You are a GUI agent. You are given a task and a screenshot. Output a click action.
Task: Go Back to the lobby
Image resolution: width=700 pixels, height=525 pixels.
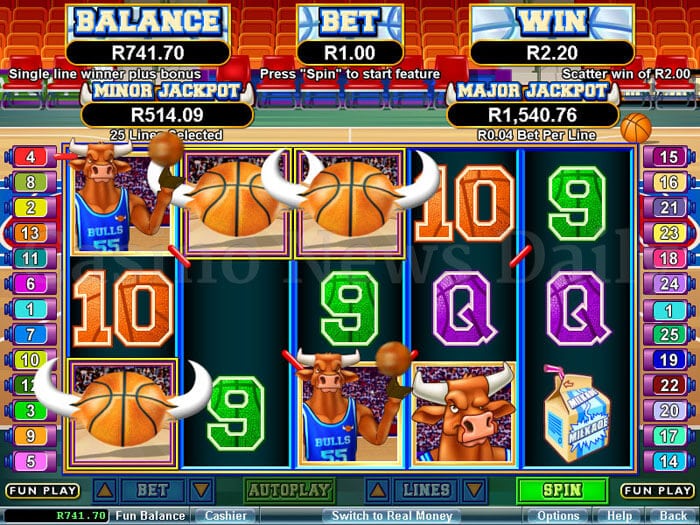click(673, 516)
